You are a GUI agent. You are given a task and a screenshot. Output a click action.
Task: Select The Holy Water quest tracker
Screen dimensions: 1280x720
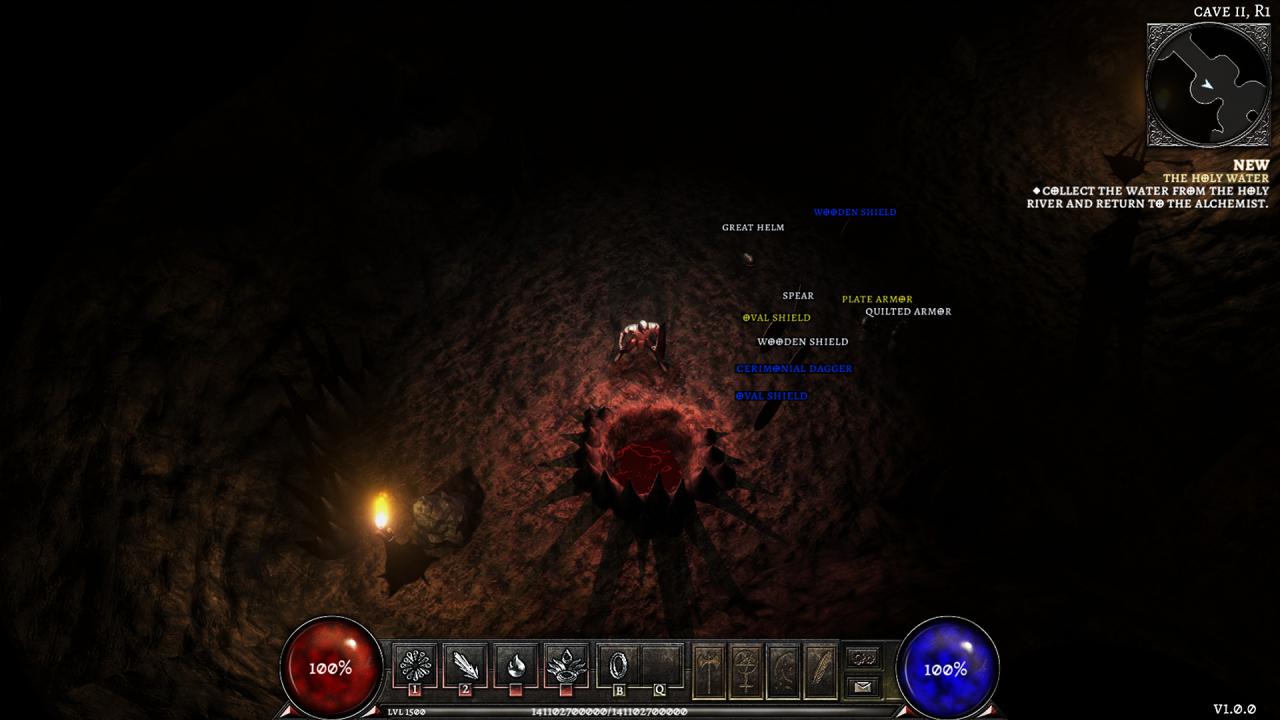pos(1215,178)
